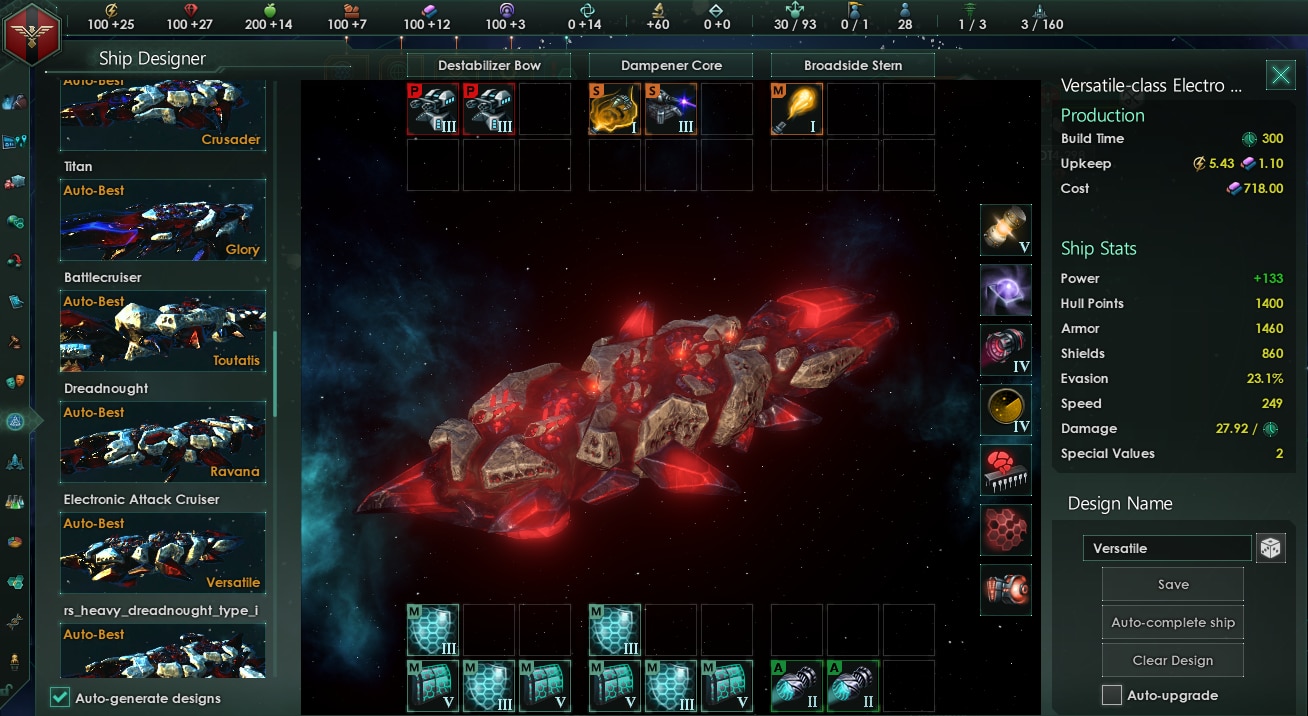Open the Destabilizer Bow section selector
Screen dimensions: 1308x716
click(489, 66)
